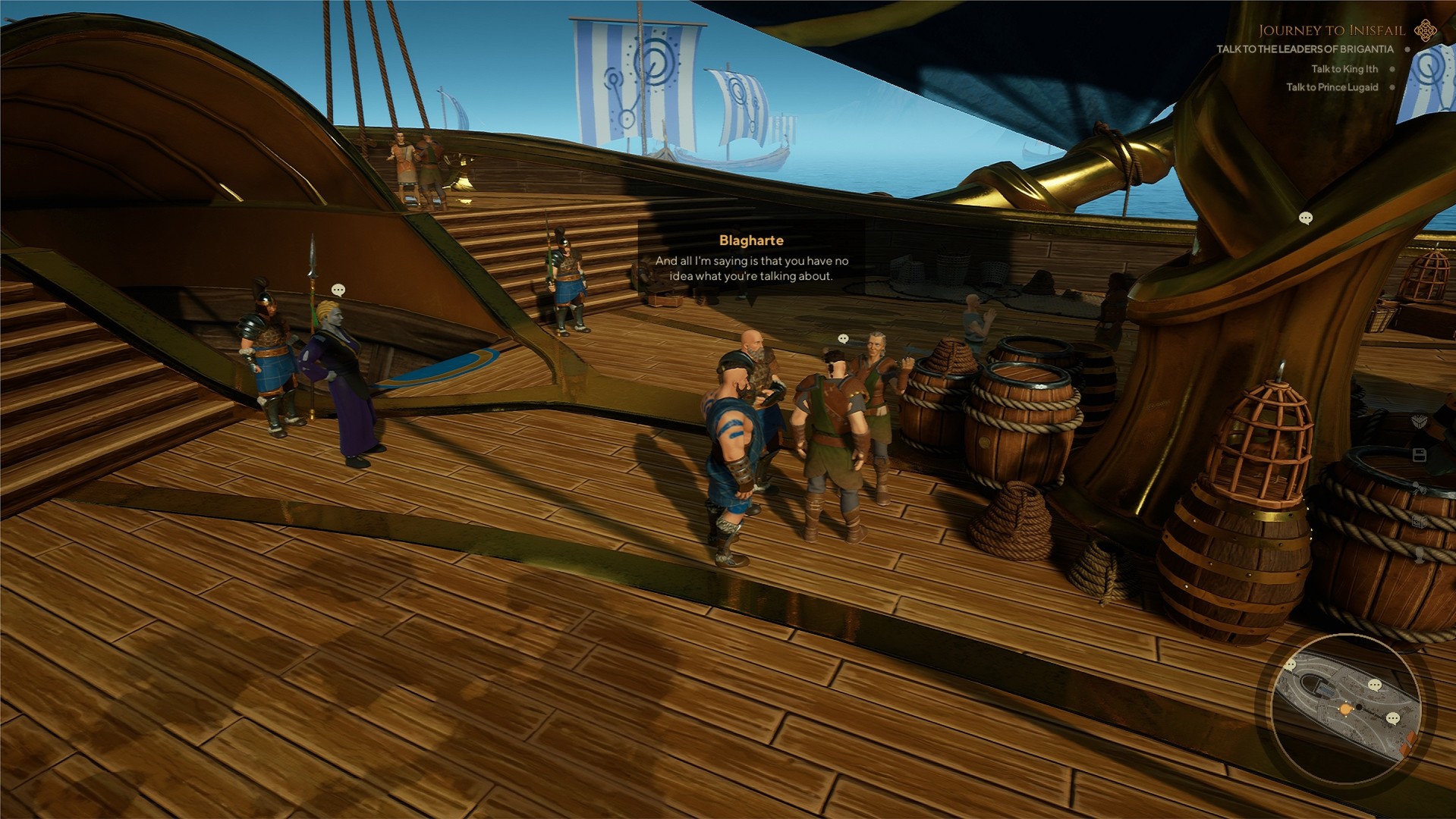Open the crest emblem icon on the right edge
The height and width of the screenshot is (819, 1456).
point(1417,422)
